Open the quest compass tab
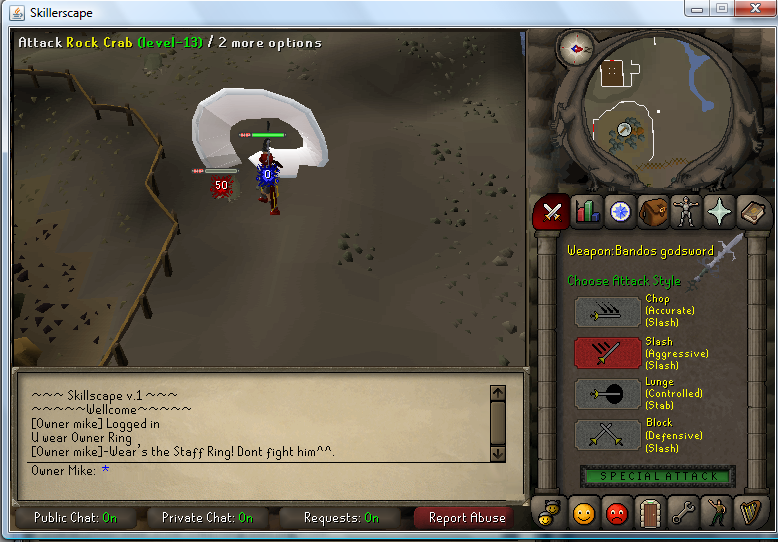 620,212
